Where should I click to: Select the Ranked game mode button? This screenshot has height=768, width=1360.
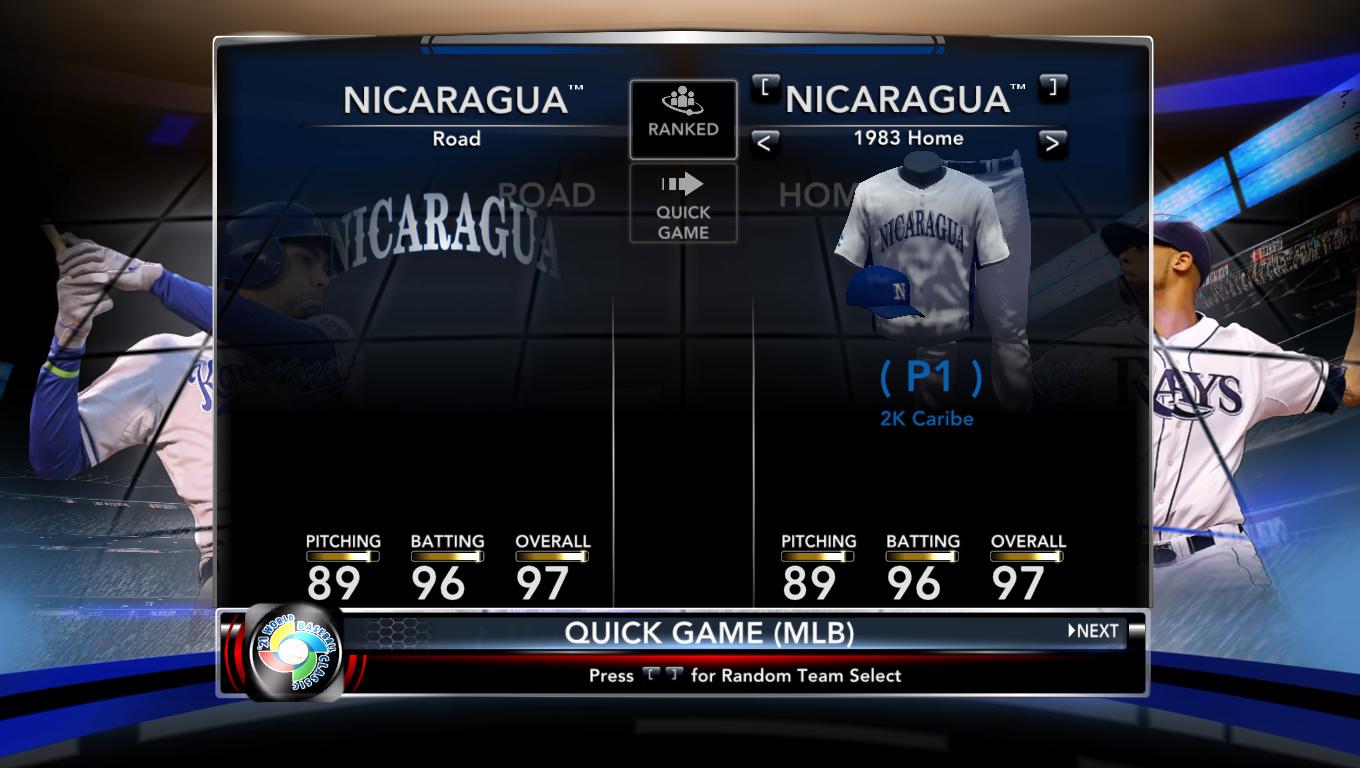[x=683, y=119]
